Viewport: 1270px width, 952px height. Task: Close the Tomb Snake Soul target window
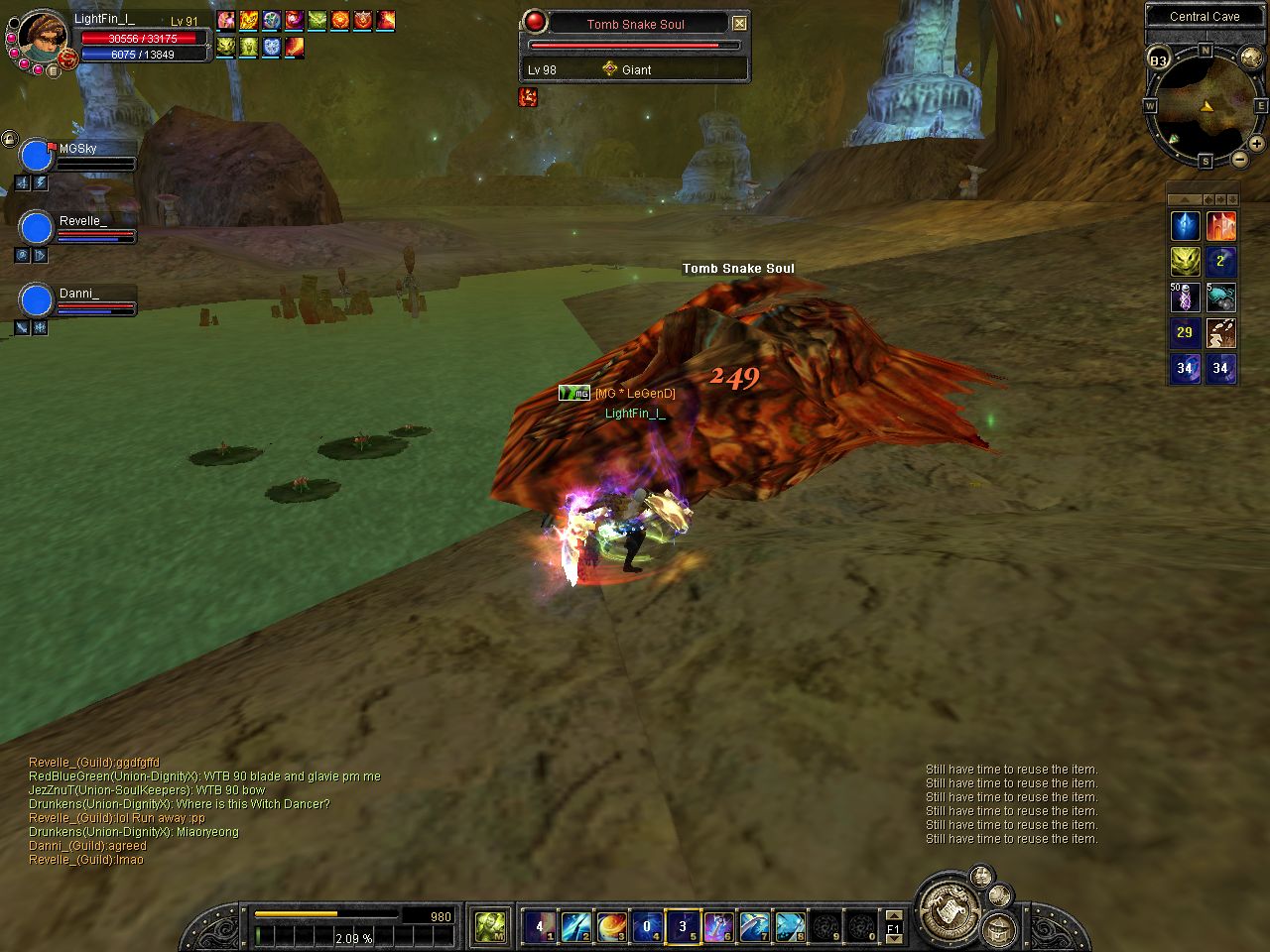[x=739, y=23]
